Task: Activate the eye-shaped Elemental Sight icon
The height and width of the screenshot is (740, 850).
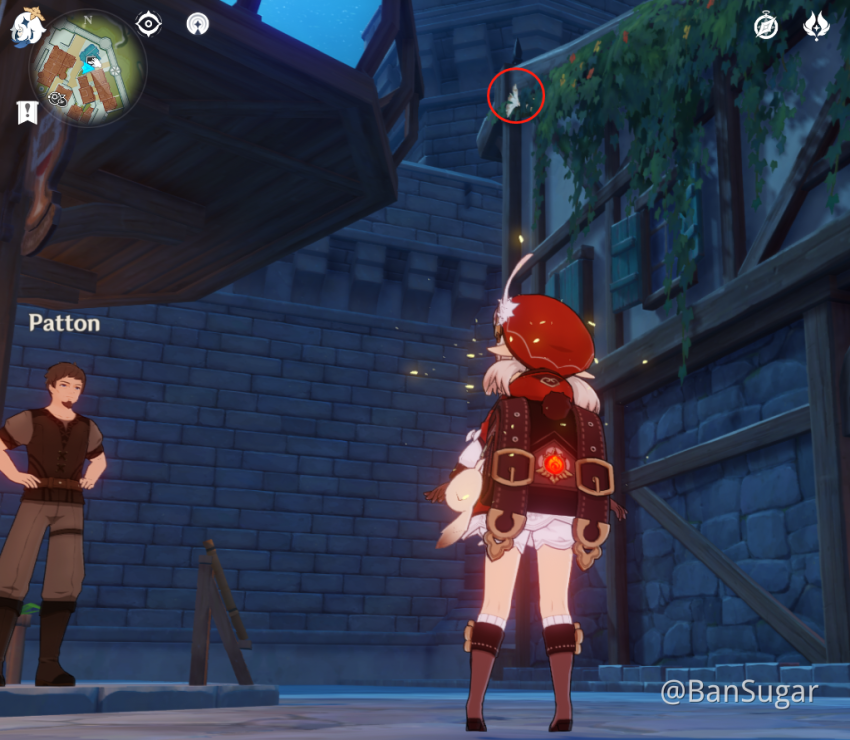Action: 148,24
